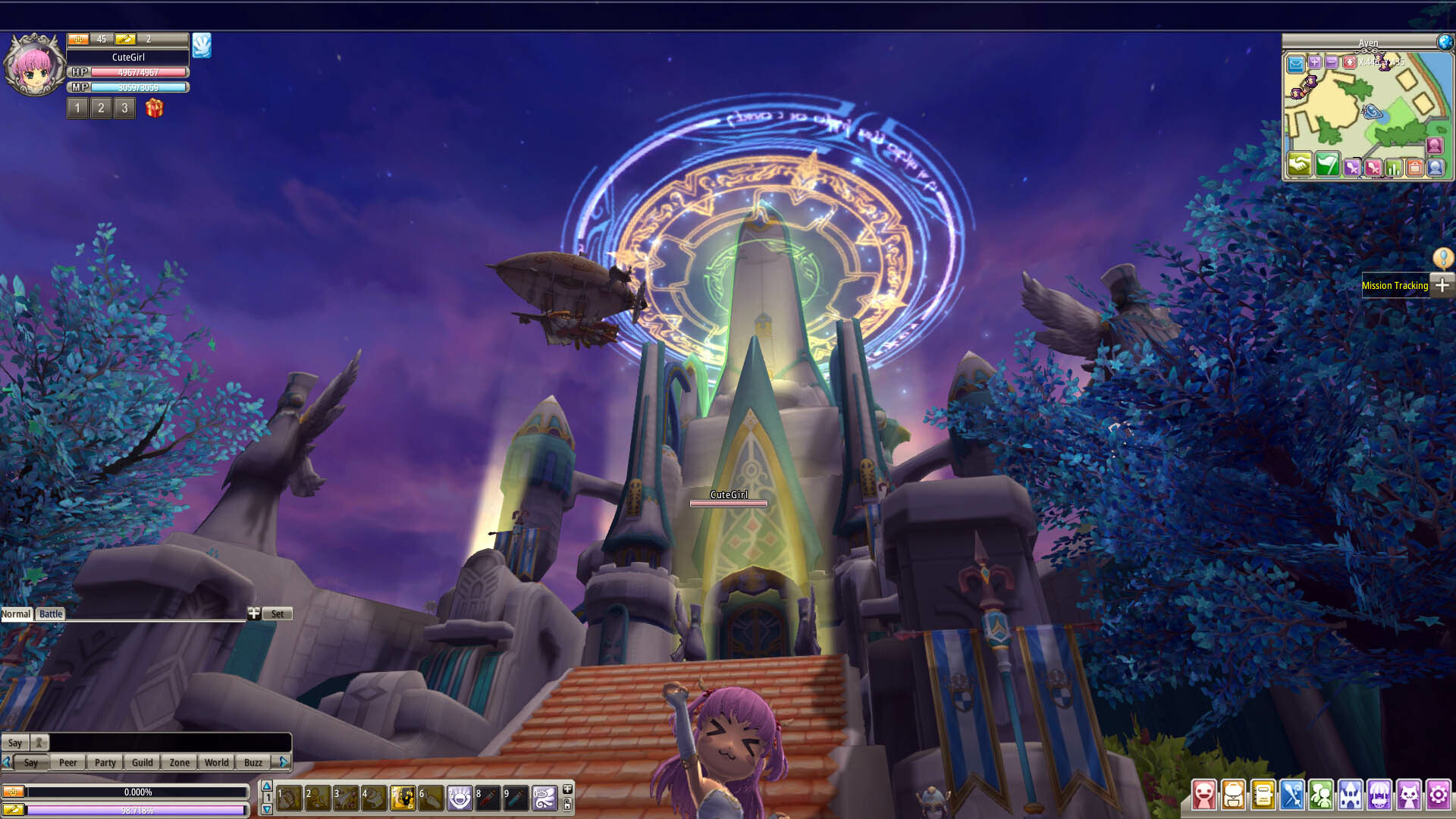
Task: Click the green flag icon on the minimap
Action: pos(1327,166)
